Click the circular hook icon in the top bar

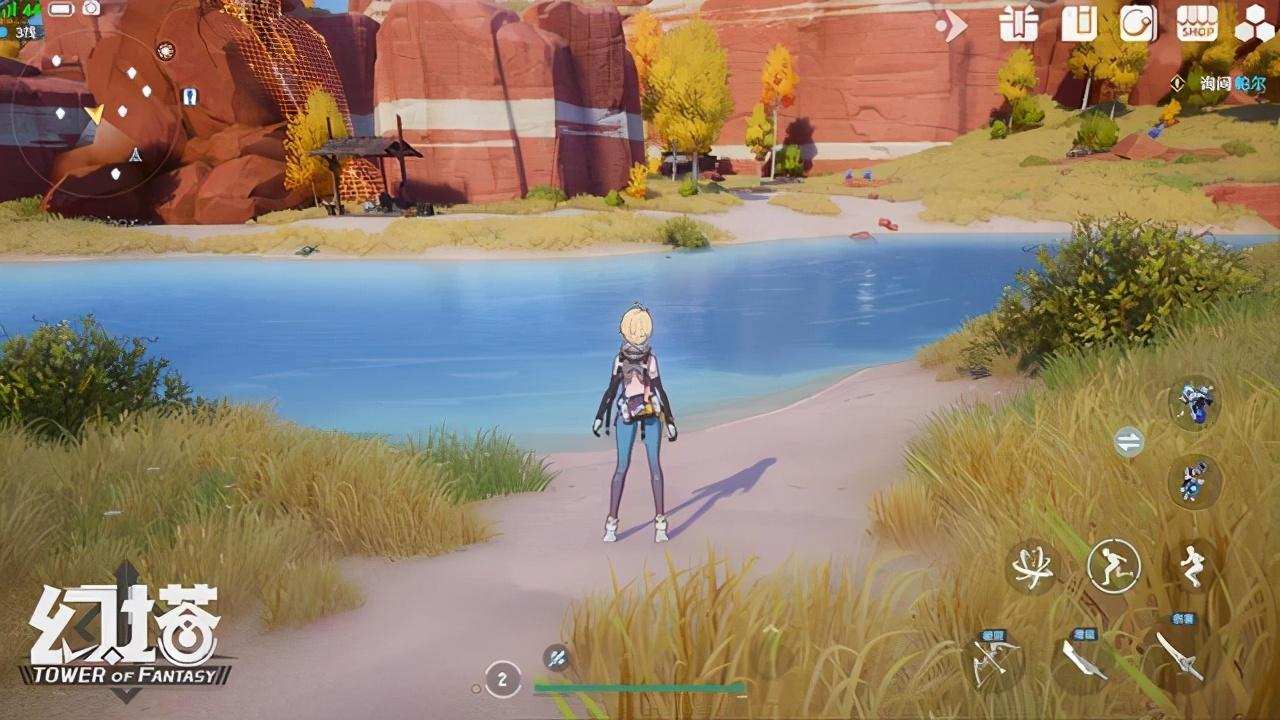point(1138,23)
